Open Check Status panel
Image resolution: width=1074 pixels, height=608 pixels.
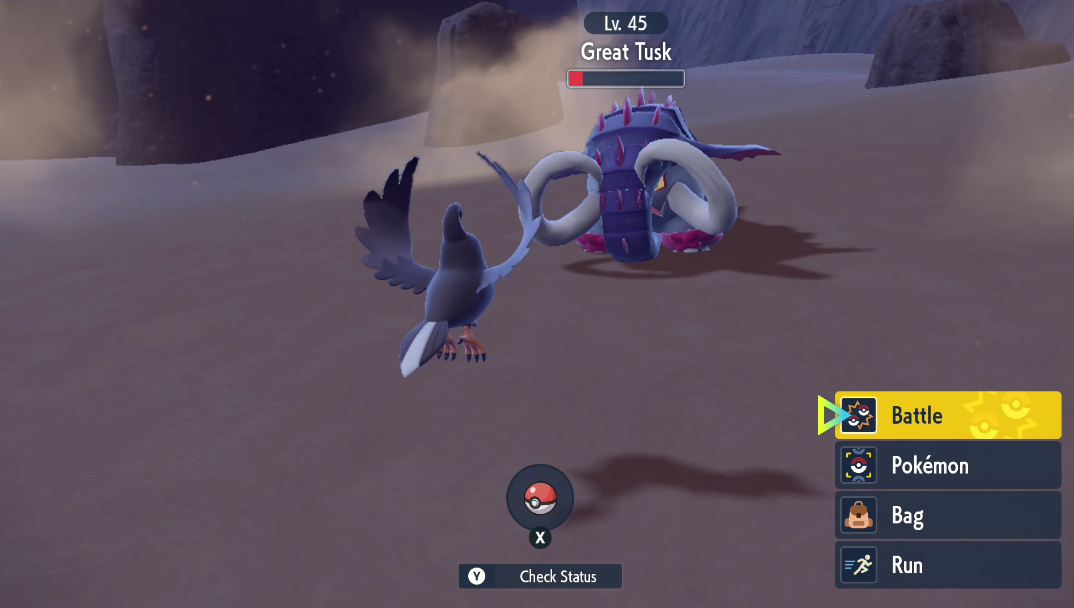[x=540, y=576]
